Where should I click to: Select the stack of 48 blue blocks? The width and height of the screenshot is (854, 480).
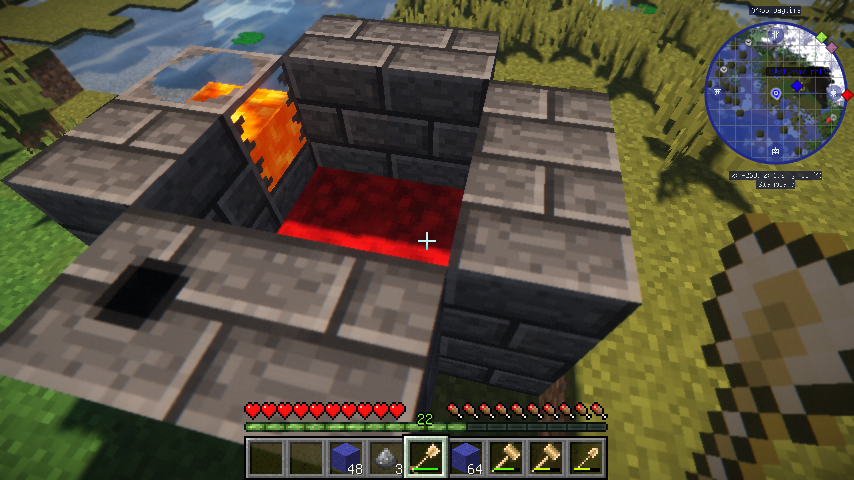click(x=345, y=459)
